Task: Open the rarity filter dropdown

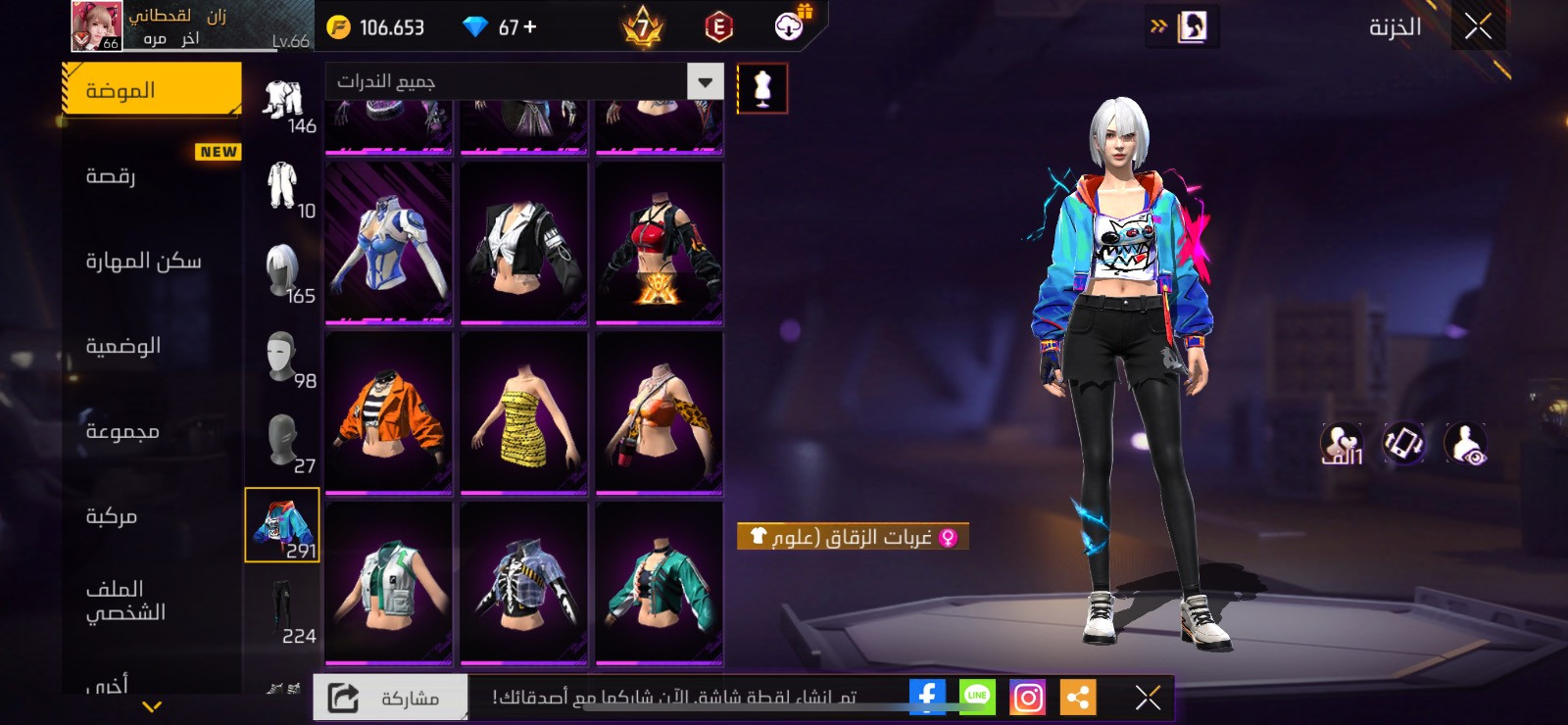Action: [705, 81]
